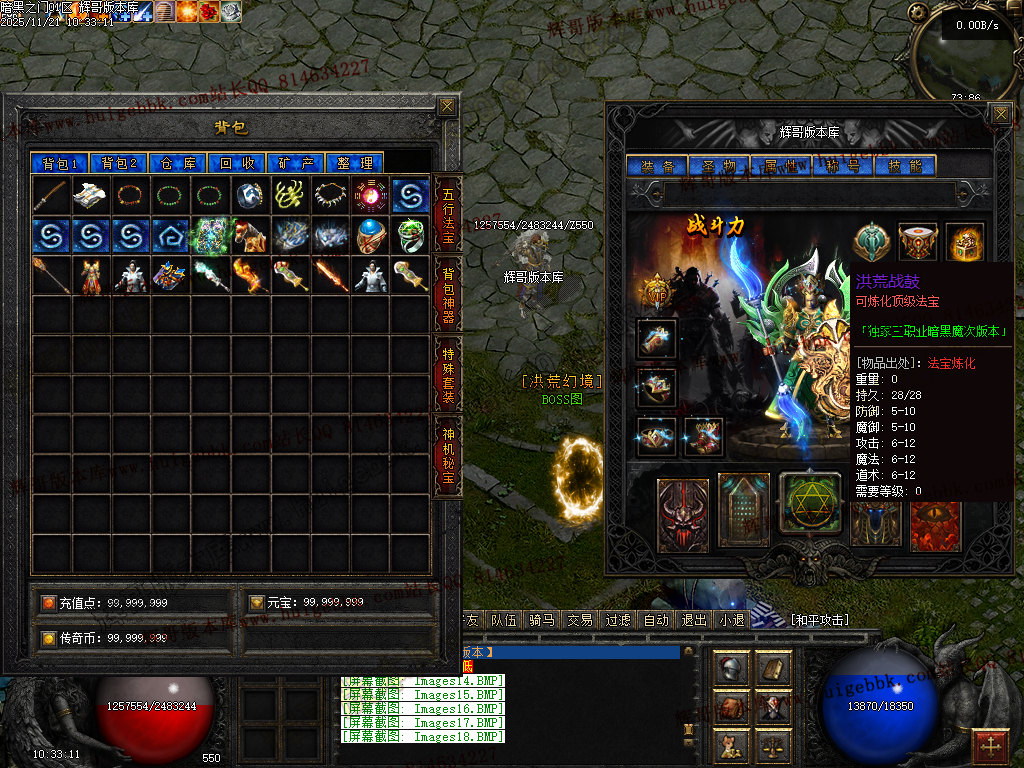Select the blue gem ring in inventory
Viewport: 1024px width, 768px height.
(x=371, y=235)
